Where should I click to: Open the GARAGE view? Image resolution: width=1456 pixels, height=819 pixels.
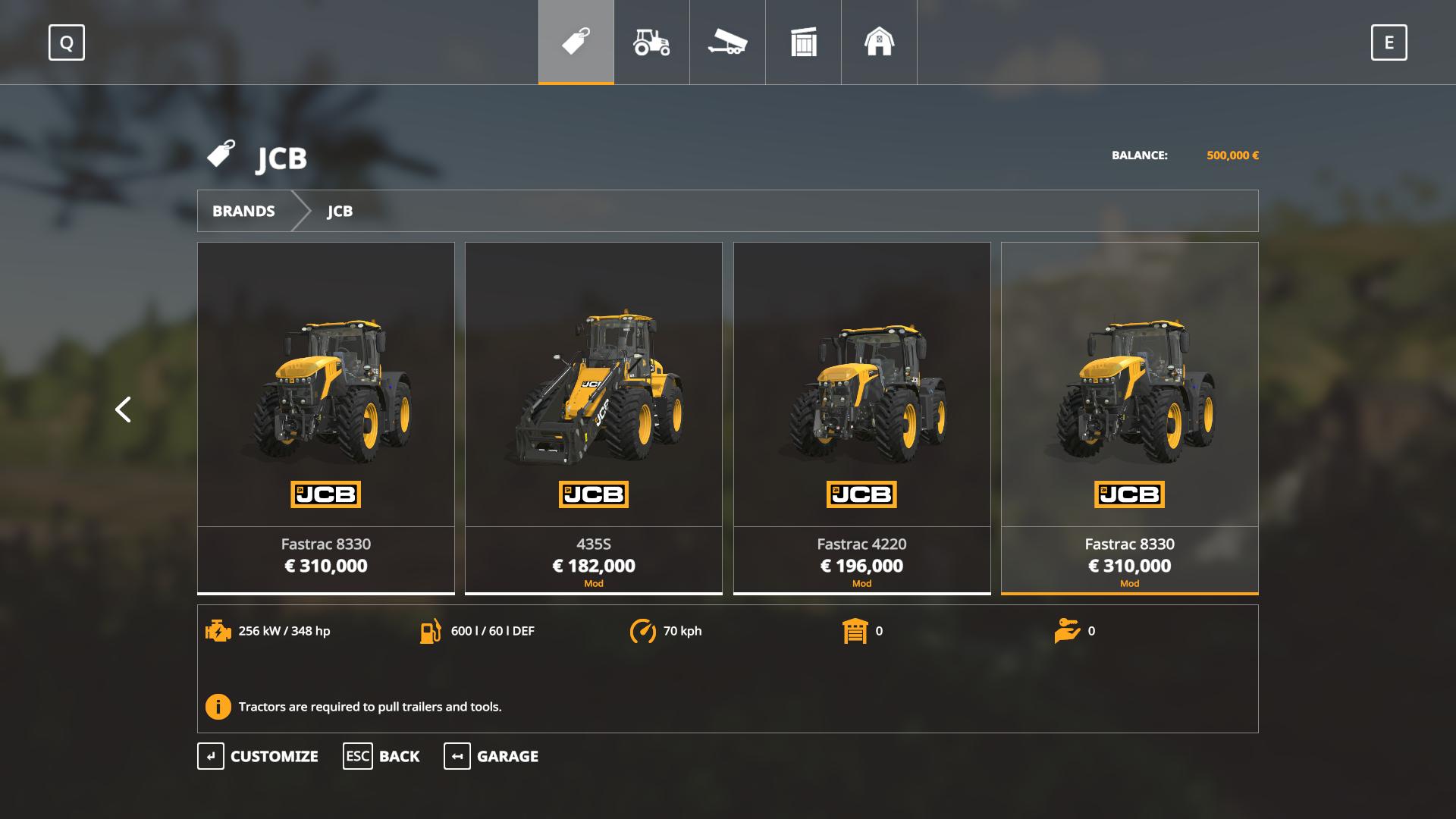(491, 756)
